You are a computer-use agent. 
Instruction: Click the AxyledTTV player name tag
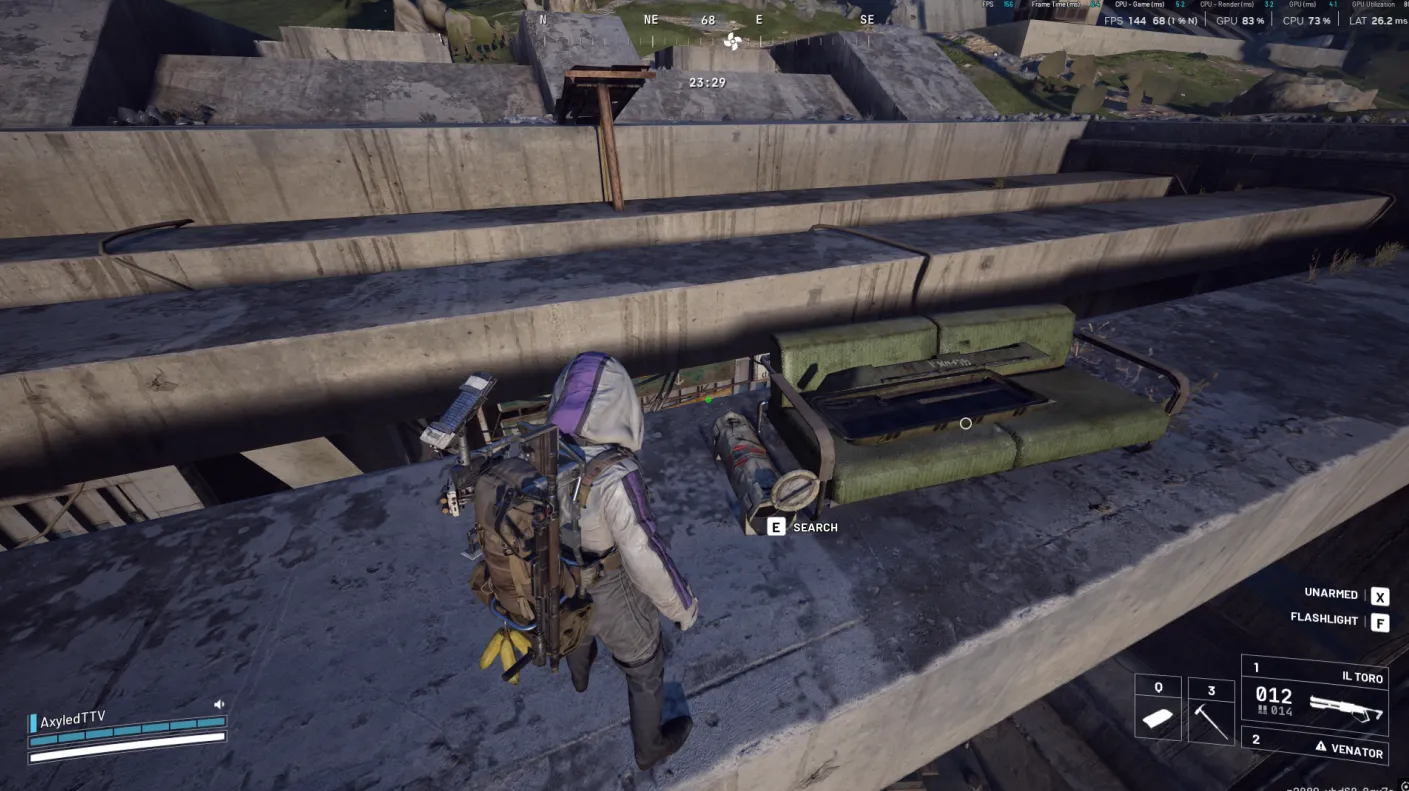(x=72, y=720)
